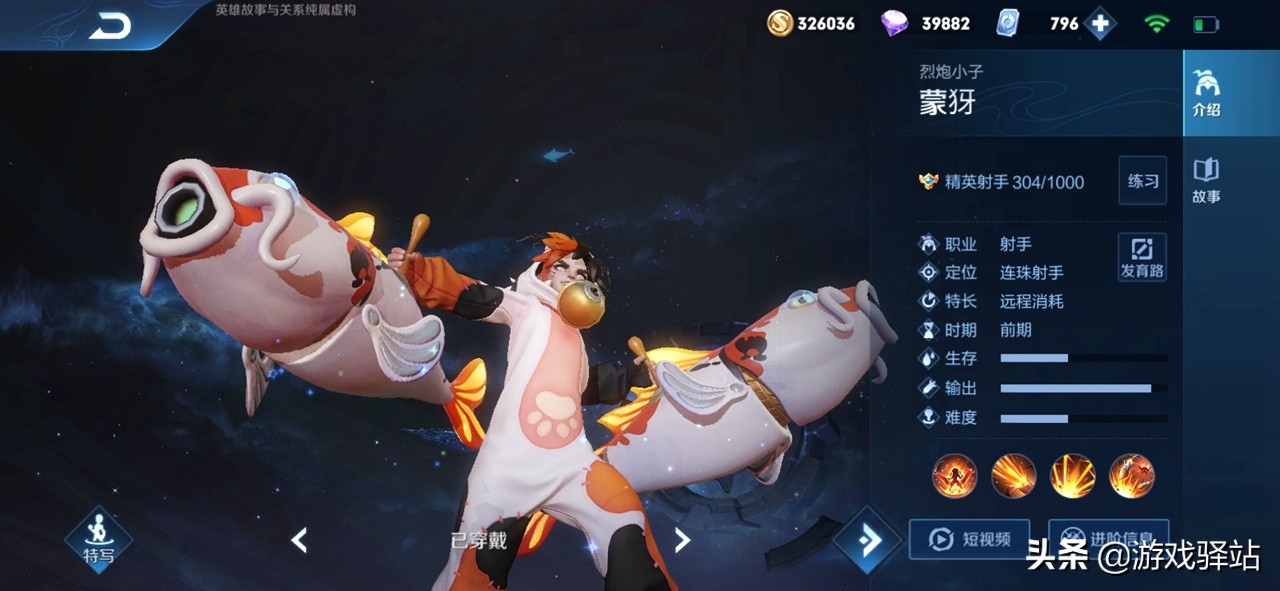Image resolution: width=1280 pixels, height=591 pixels.
Task: Show the next skin with the right arrow
Action: (x=682, y=541)
